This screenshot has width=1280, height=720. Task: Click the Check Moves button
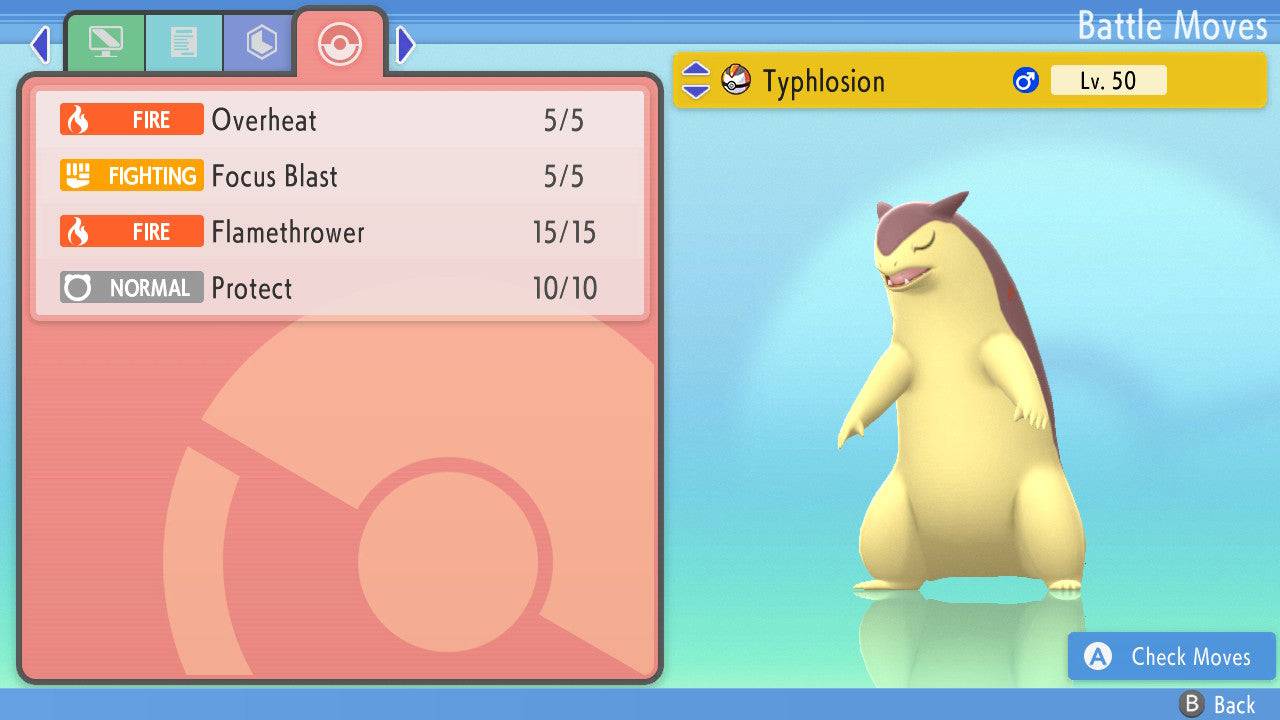point(1171,657)
